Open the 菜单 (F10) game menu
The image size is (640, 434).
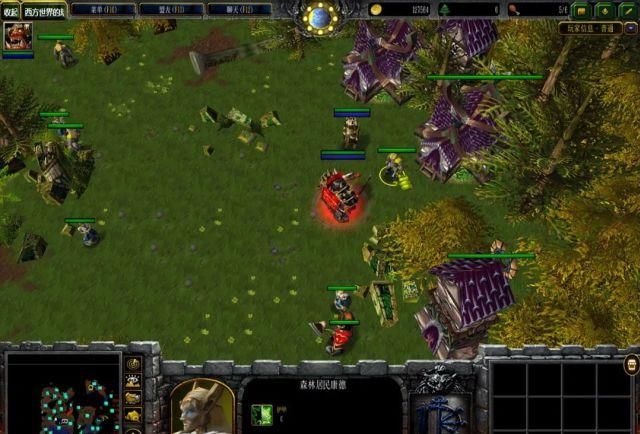coord(104,9)
